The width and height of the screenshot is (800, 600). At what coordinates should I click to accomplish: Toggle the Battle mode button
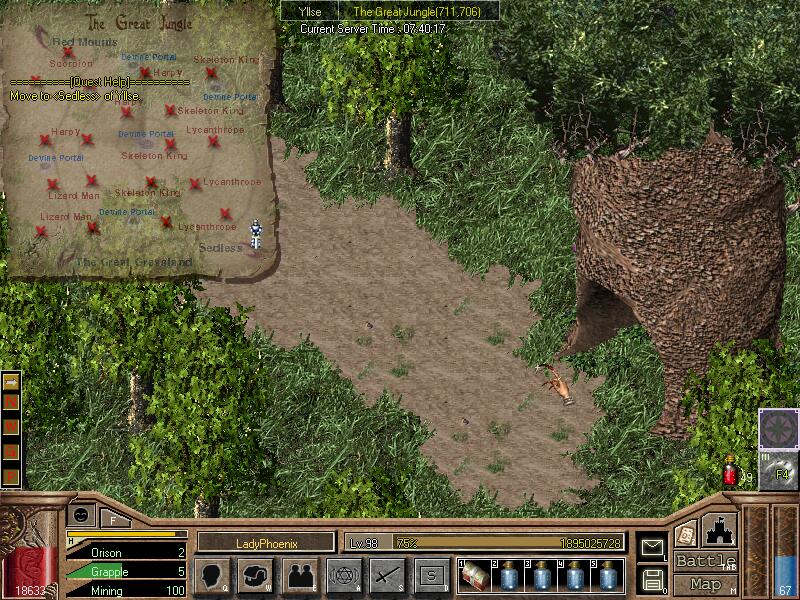pos(705,561)
